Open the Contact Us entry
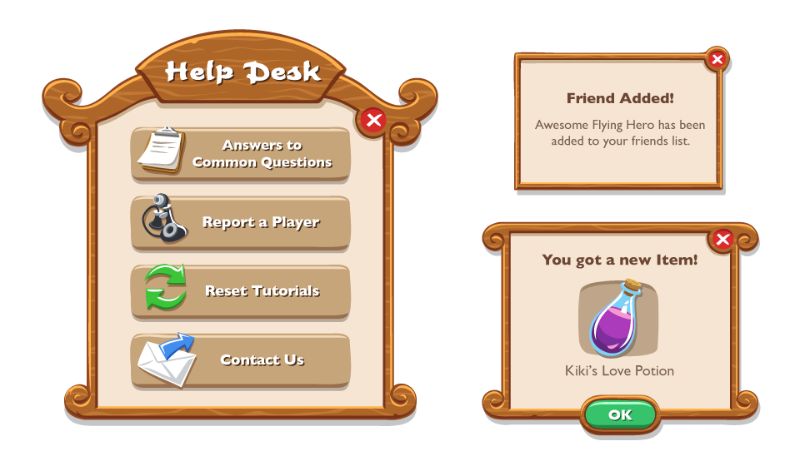Screen dimensions: 800x466 click(241, 360)
